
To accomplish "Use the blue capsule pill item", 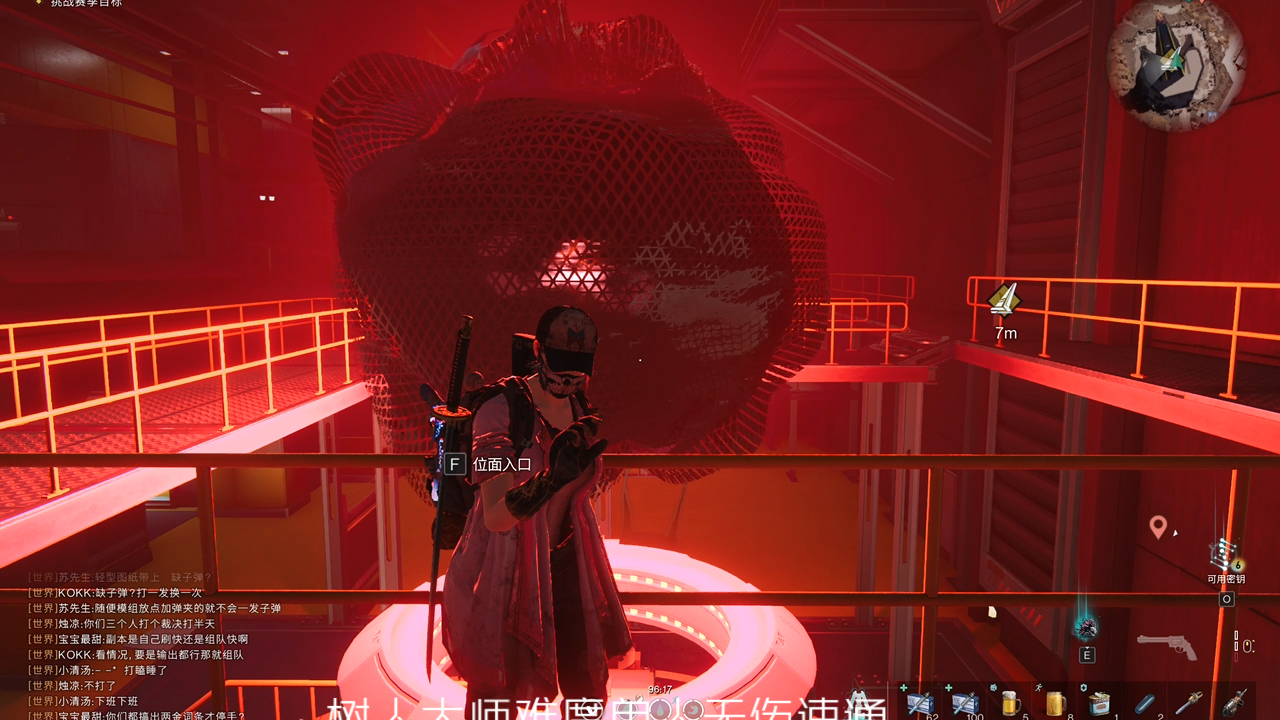I will click(x=1145, y=703).
